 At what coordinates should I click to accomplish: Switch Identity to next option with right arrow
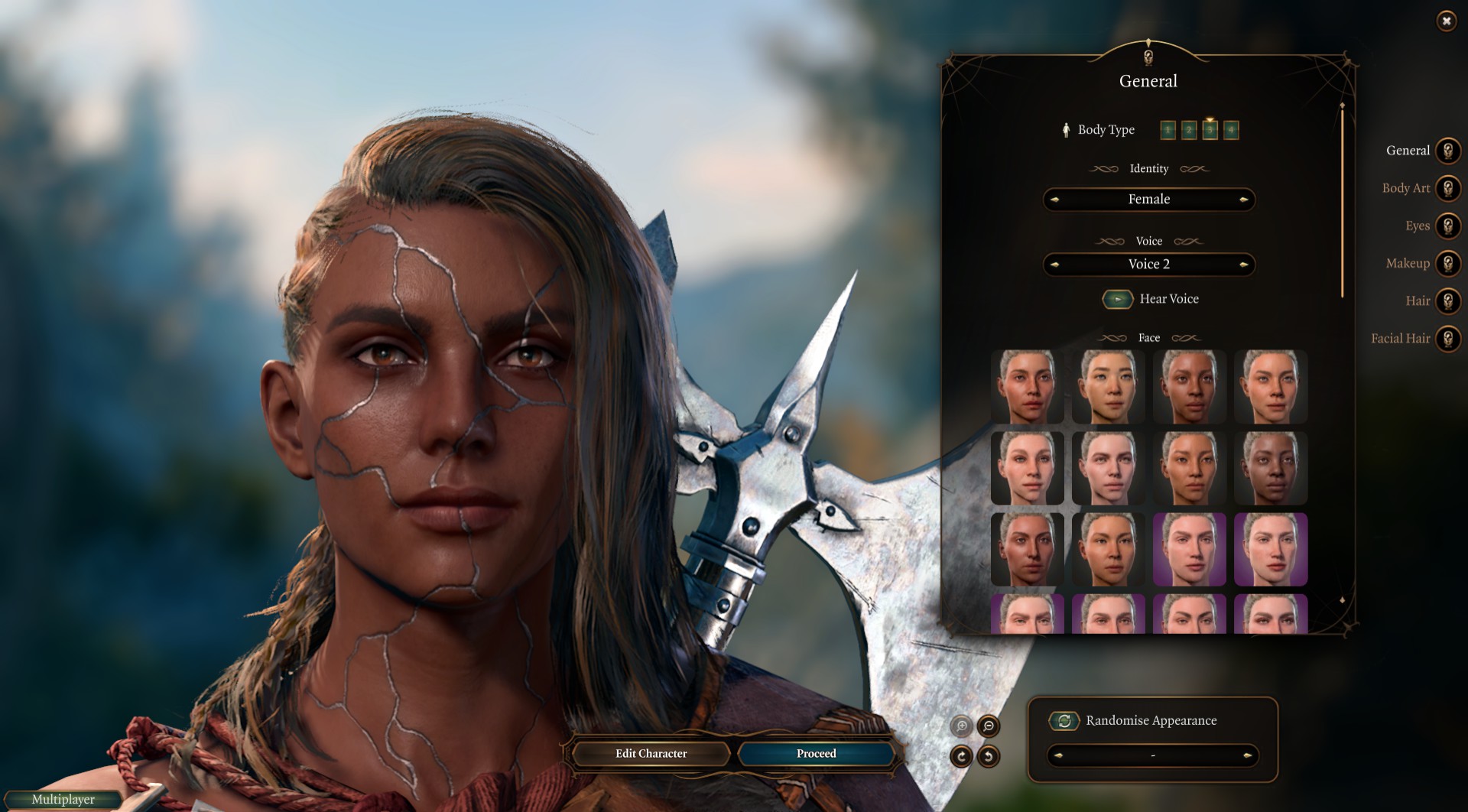1244,200
